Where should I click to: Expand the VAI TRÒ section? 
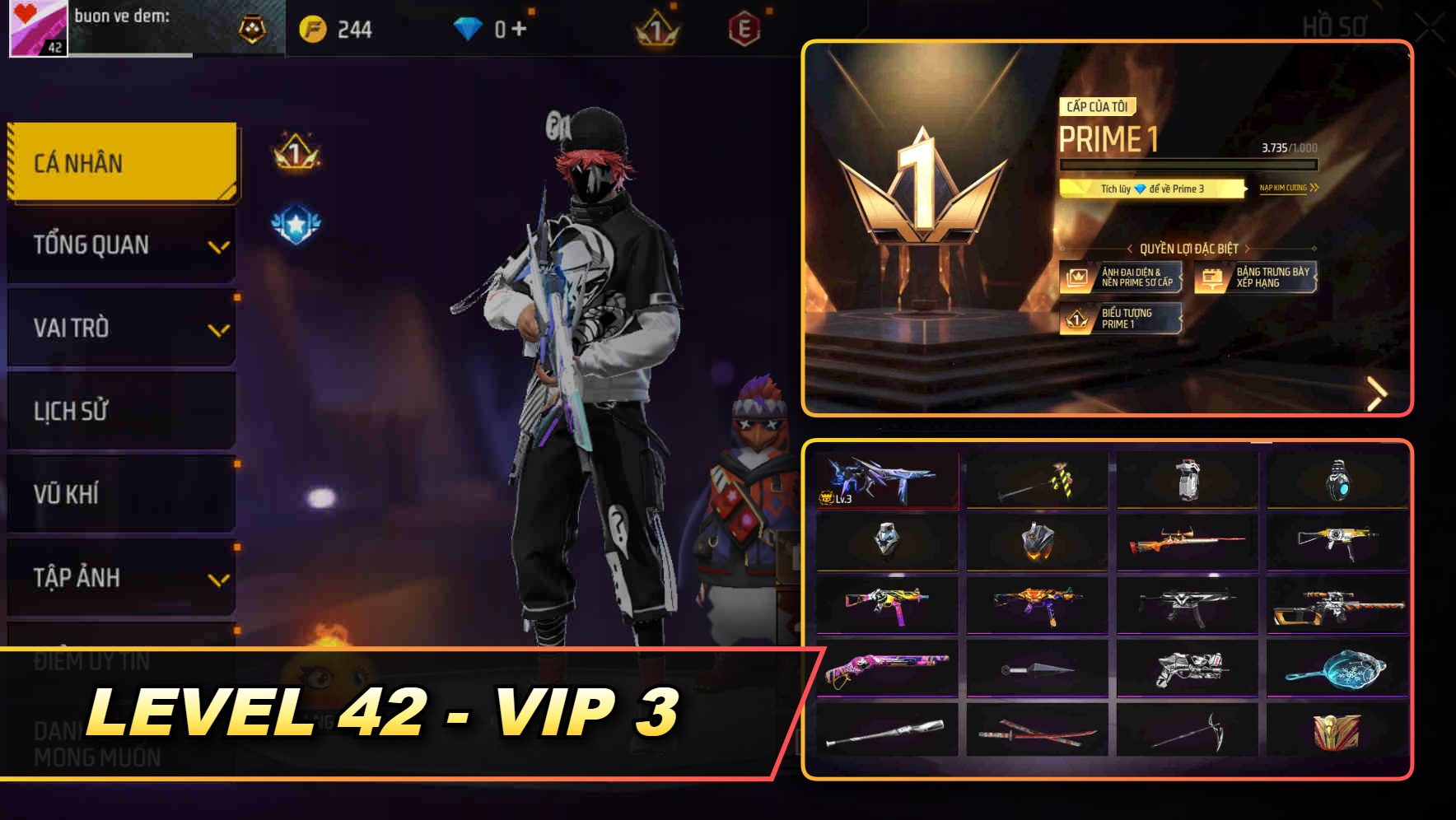point(120,328)
